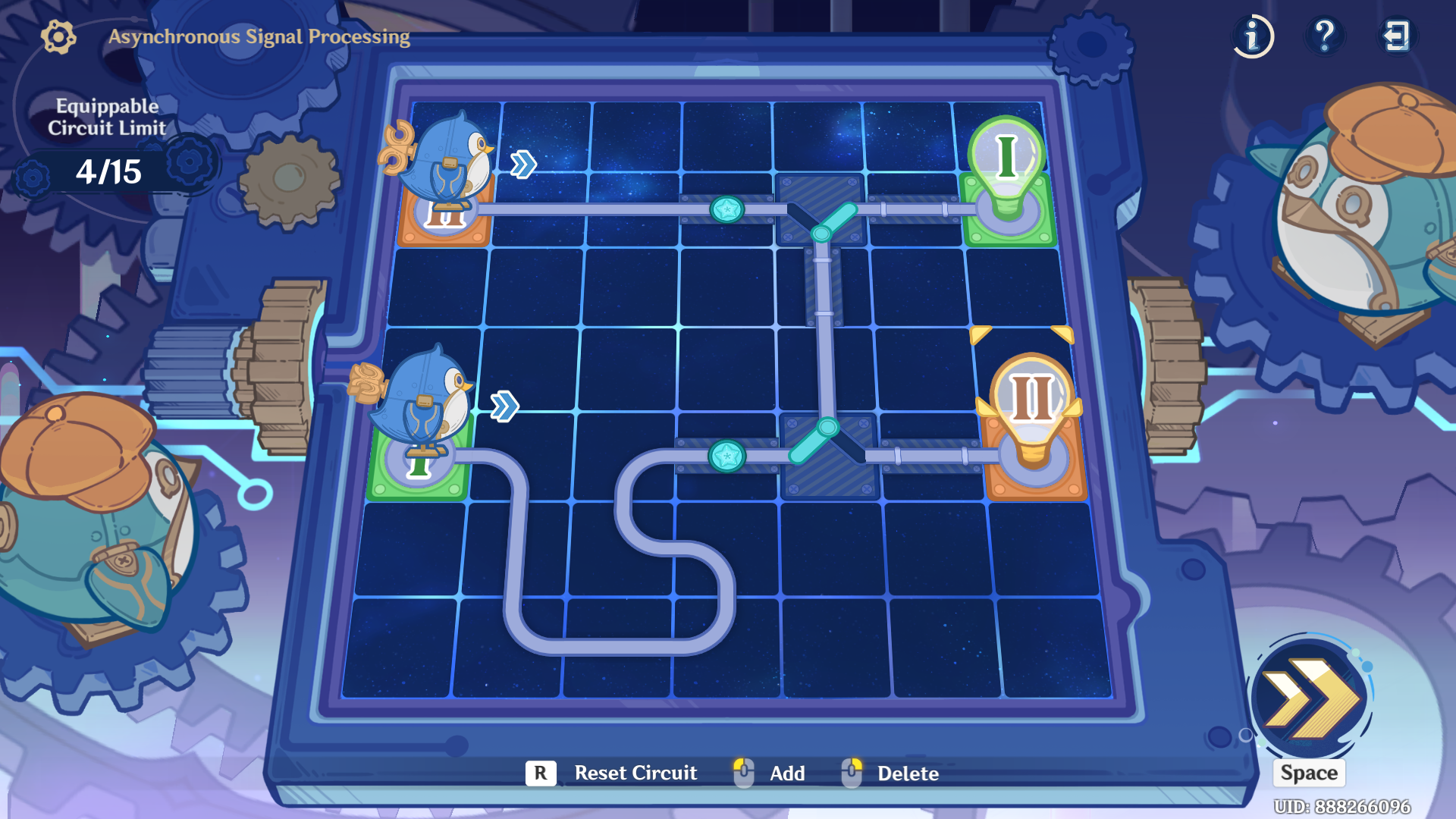Click the Asynchronous Signal Processing title
This screenshot has height=819, width=1456.
(x=259, y=35)
